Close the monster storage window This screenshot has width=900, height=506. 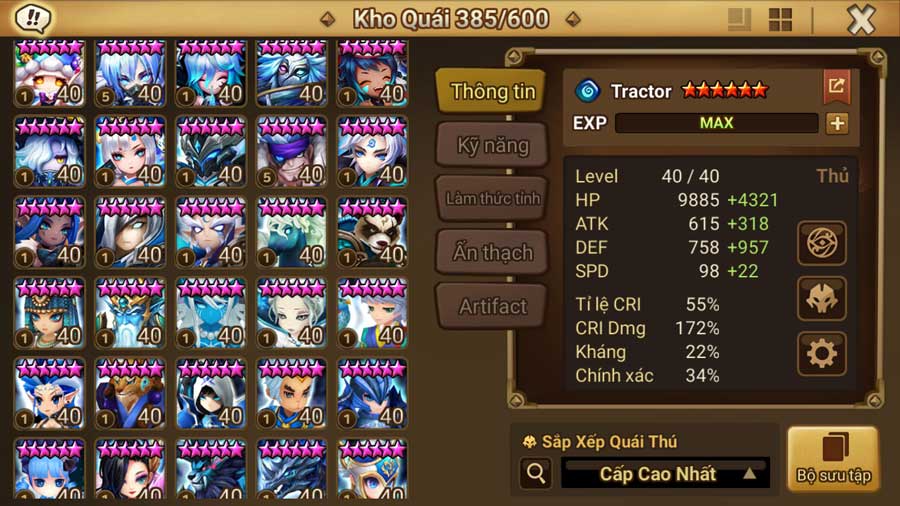(x=861, y=19)
